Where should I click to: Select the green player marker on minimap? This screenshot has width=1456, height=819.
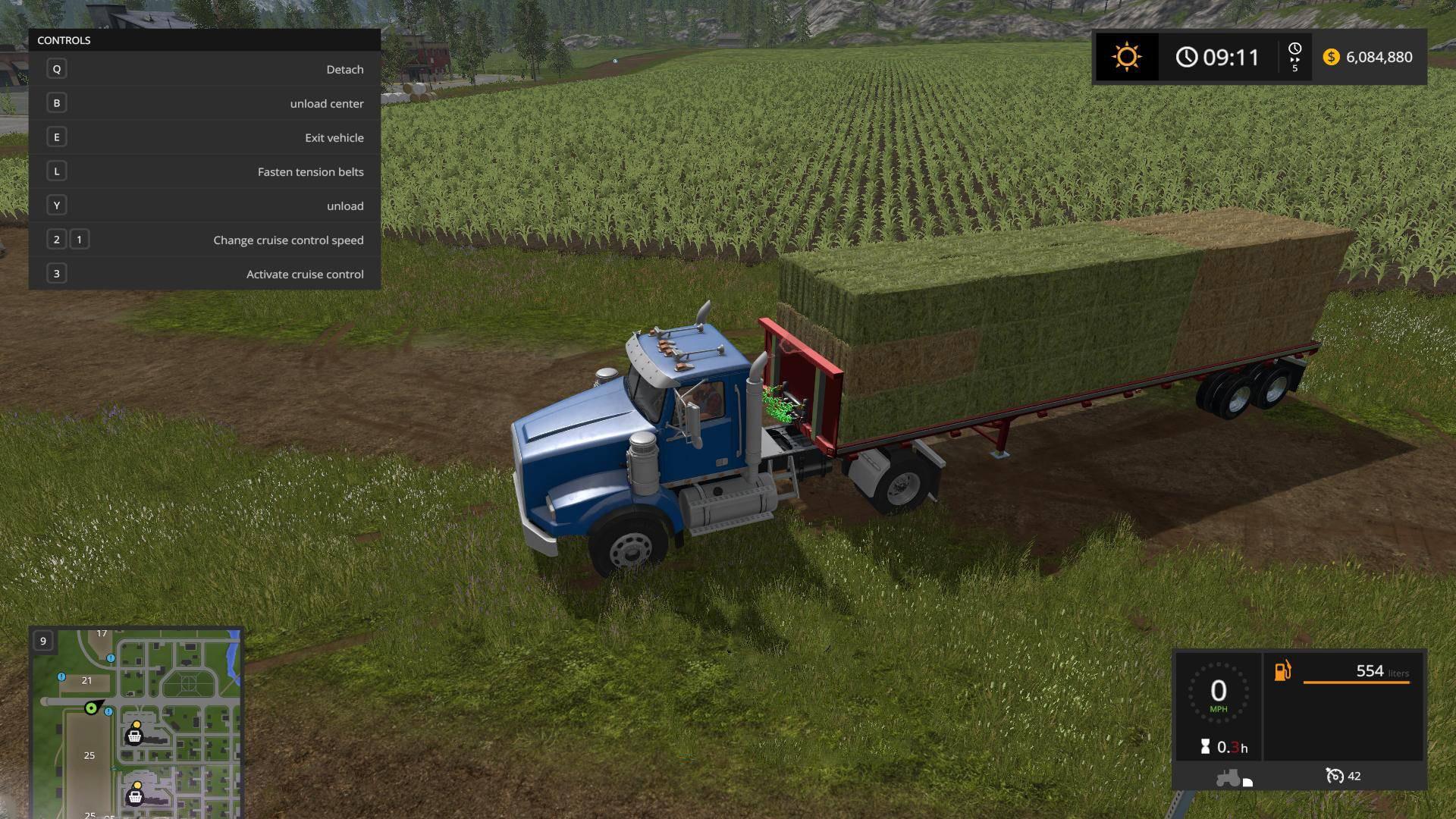click(92, 708)
